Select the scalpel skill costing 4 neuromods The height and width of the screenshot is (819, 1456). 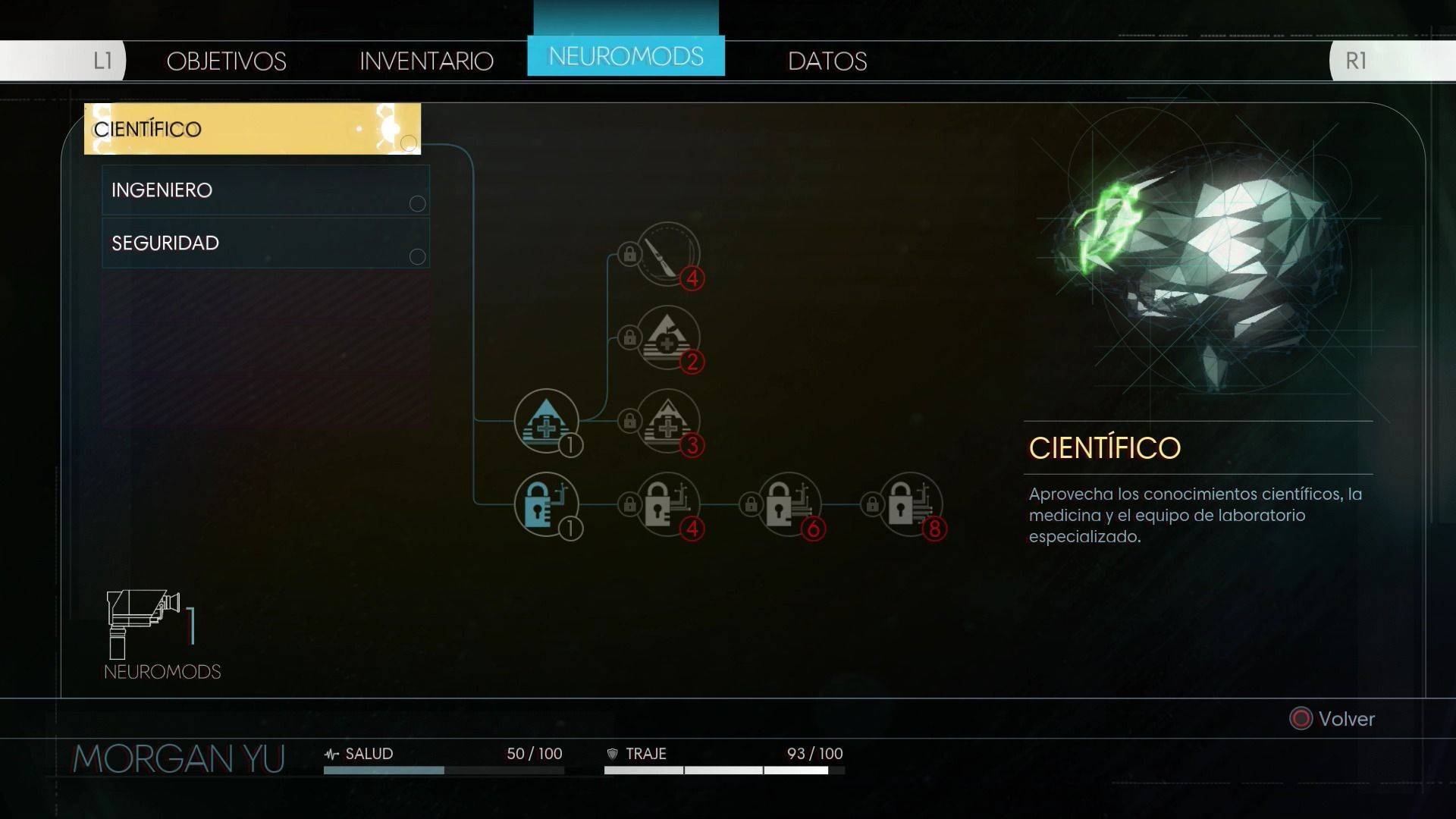[x=667, y=253]
